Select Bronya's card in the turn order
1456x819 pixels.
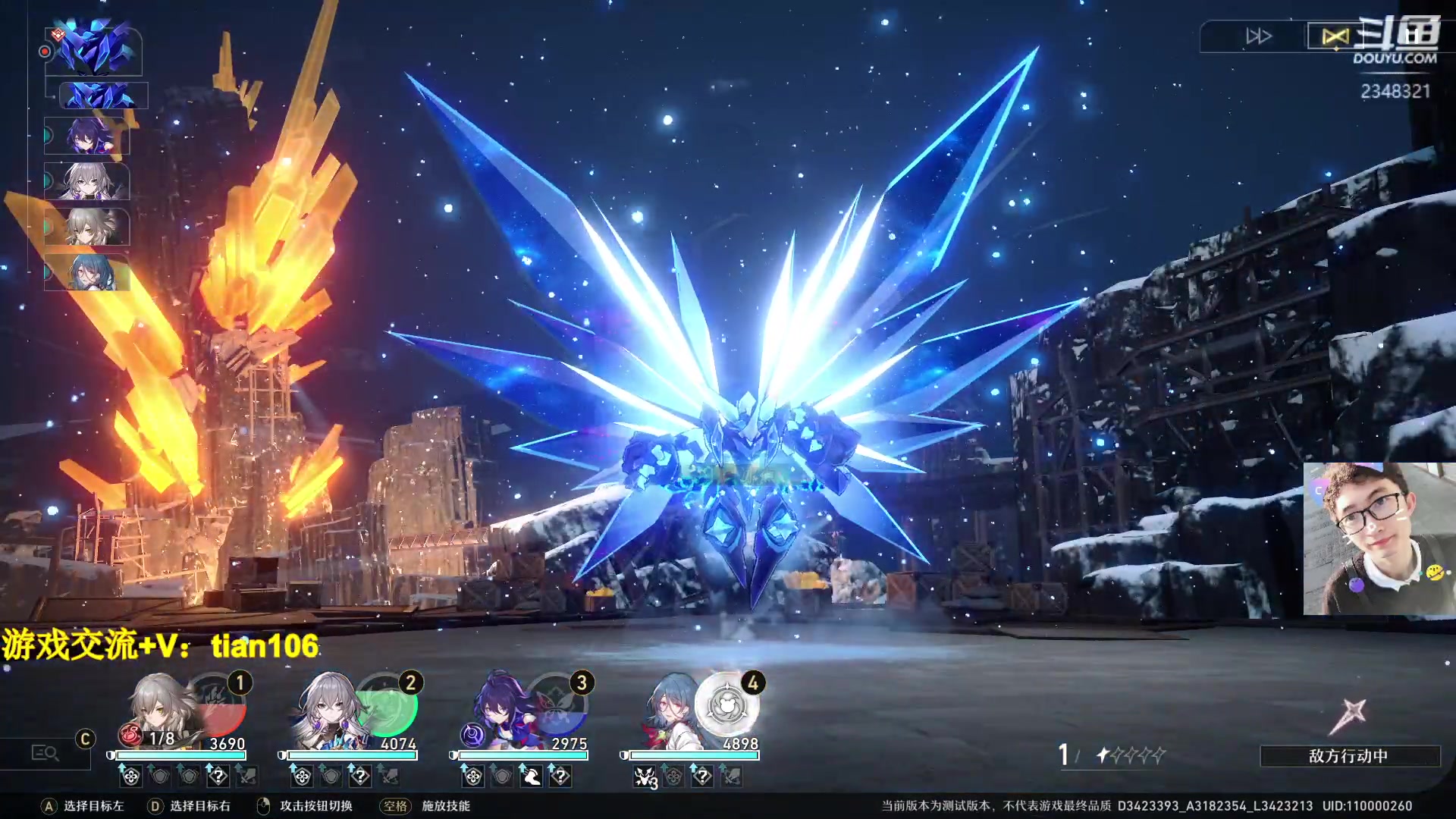(87, 182)
